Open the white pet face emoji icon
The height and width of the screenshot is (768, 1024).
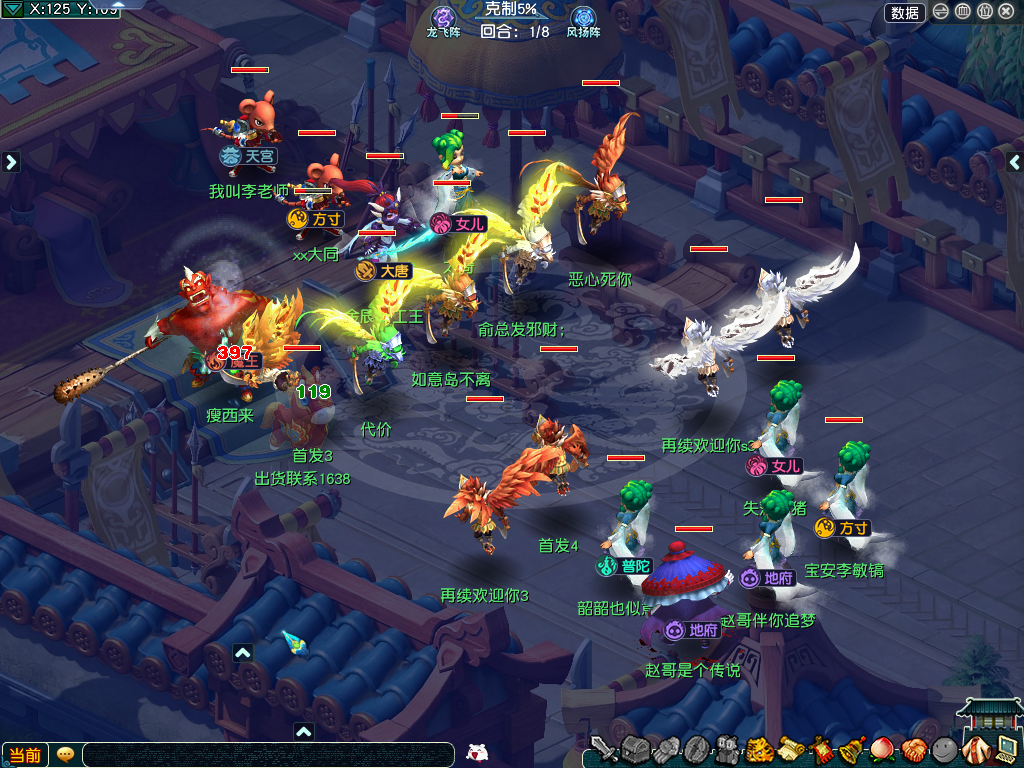coord(477,753)
